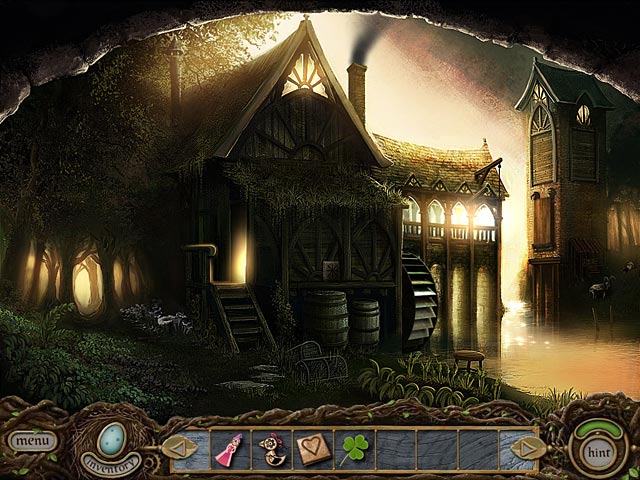Screen dimensions: 640x480
Task: Select the green four-leaf clover item
Action: pyautogui.click(x=355, y=448)
